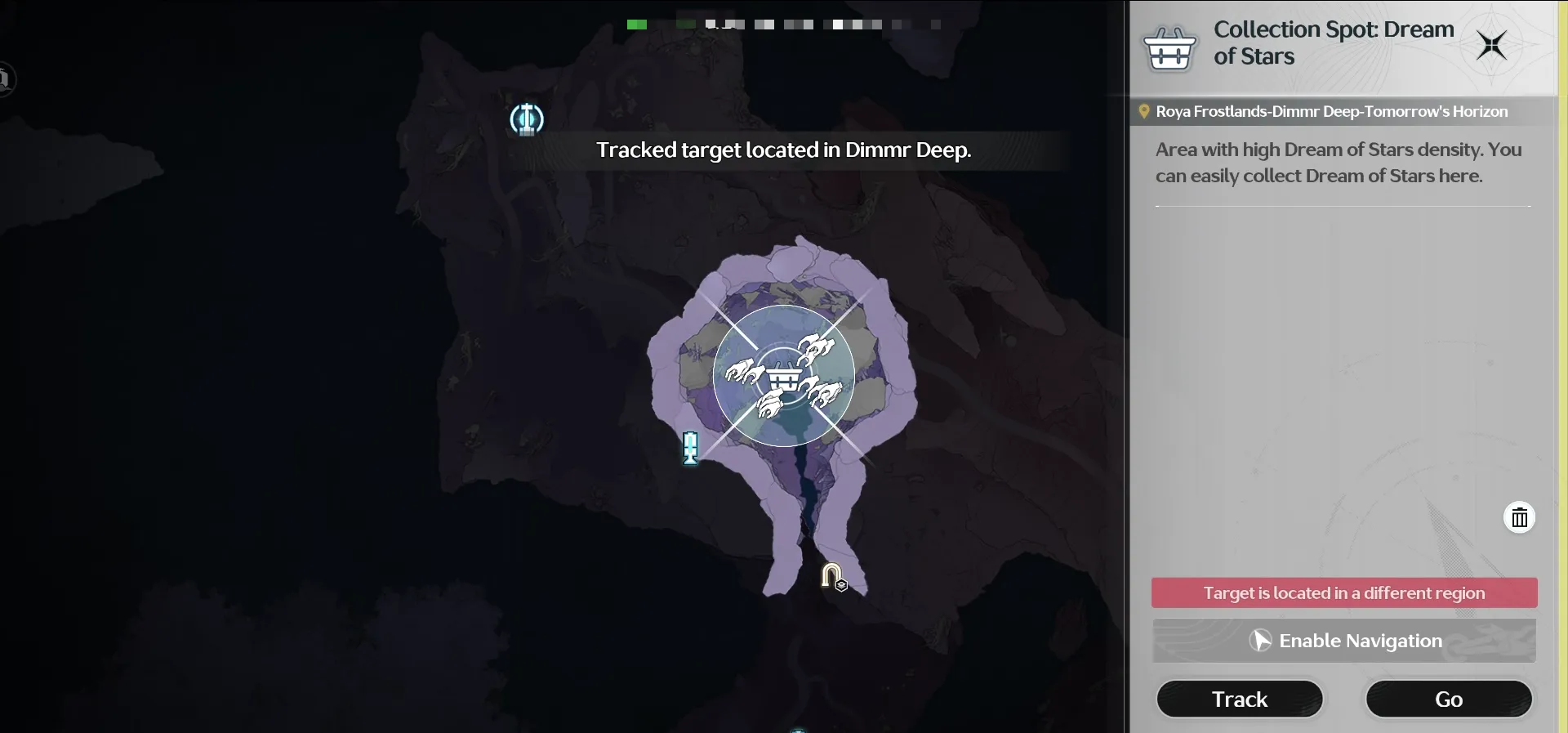The image size is (1568, 733).
Task: Click the Go button
Action: [1448, 699]
